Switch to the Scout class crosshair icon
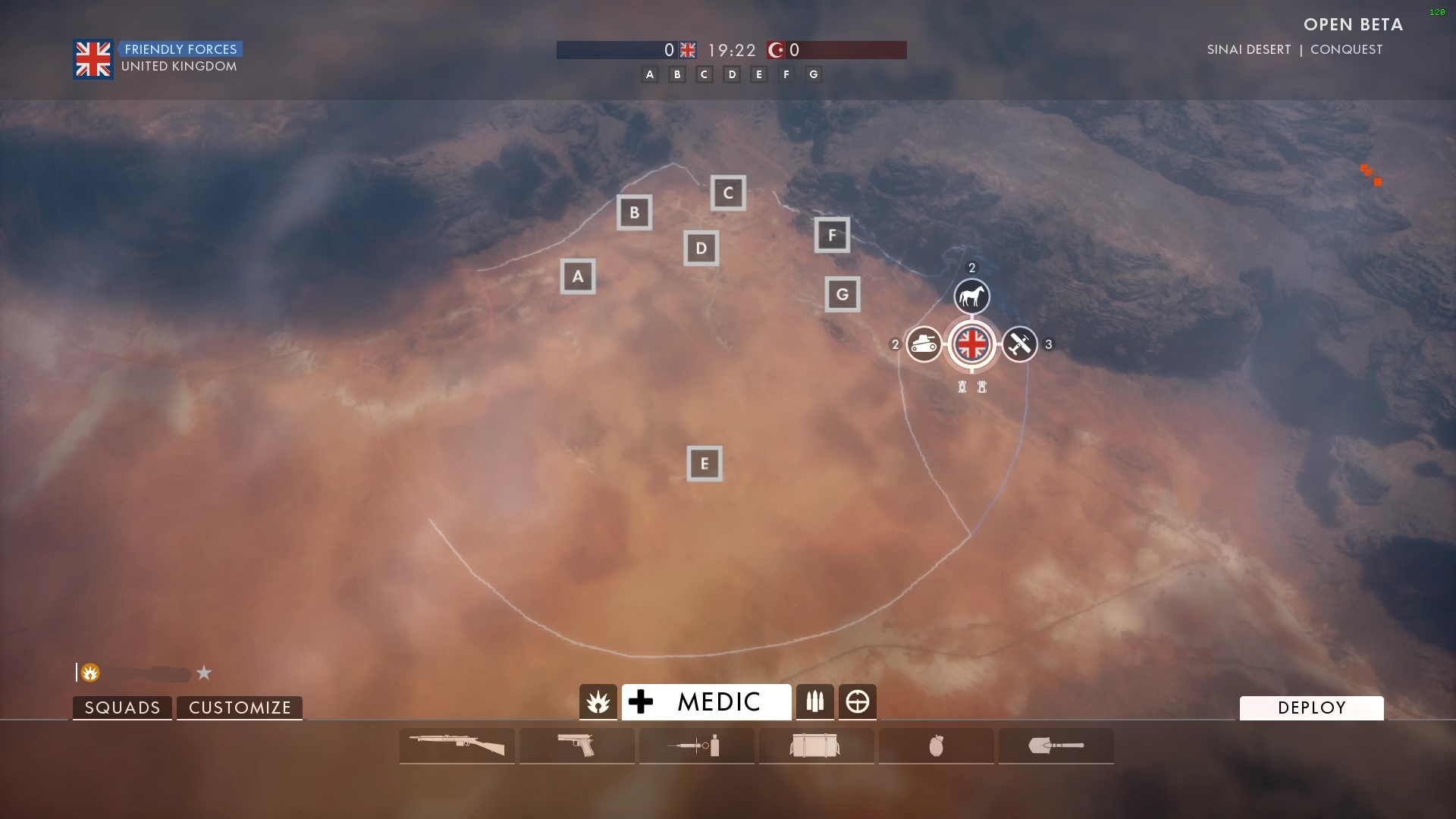This screenshot has width=1456, height=819. coord(858,702)
